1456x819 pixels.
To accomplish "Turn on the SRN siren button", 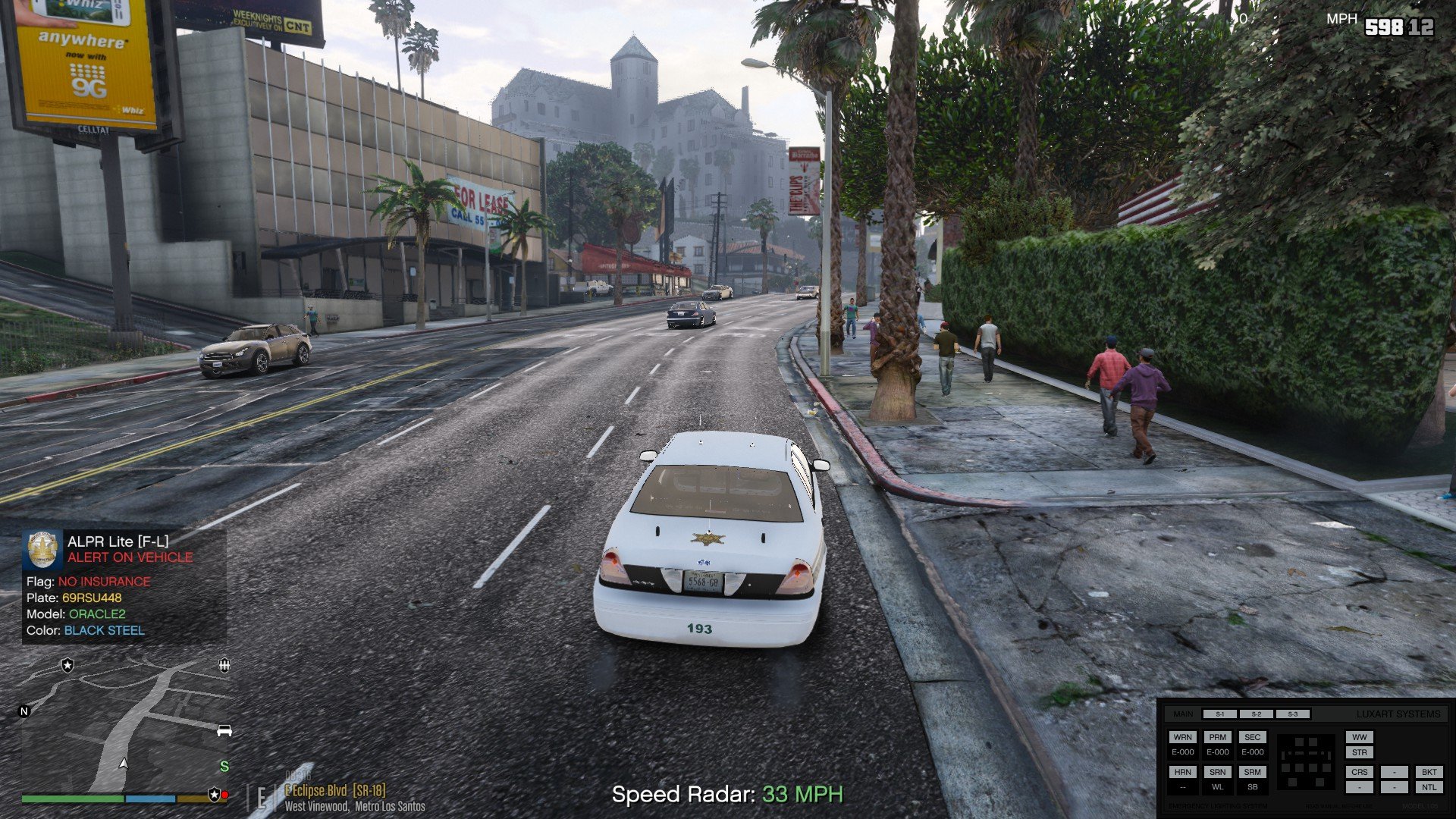I will [x=1217, y=772].
